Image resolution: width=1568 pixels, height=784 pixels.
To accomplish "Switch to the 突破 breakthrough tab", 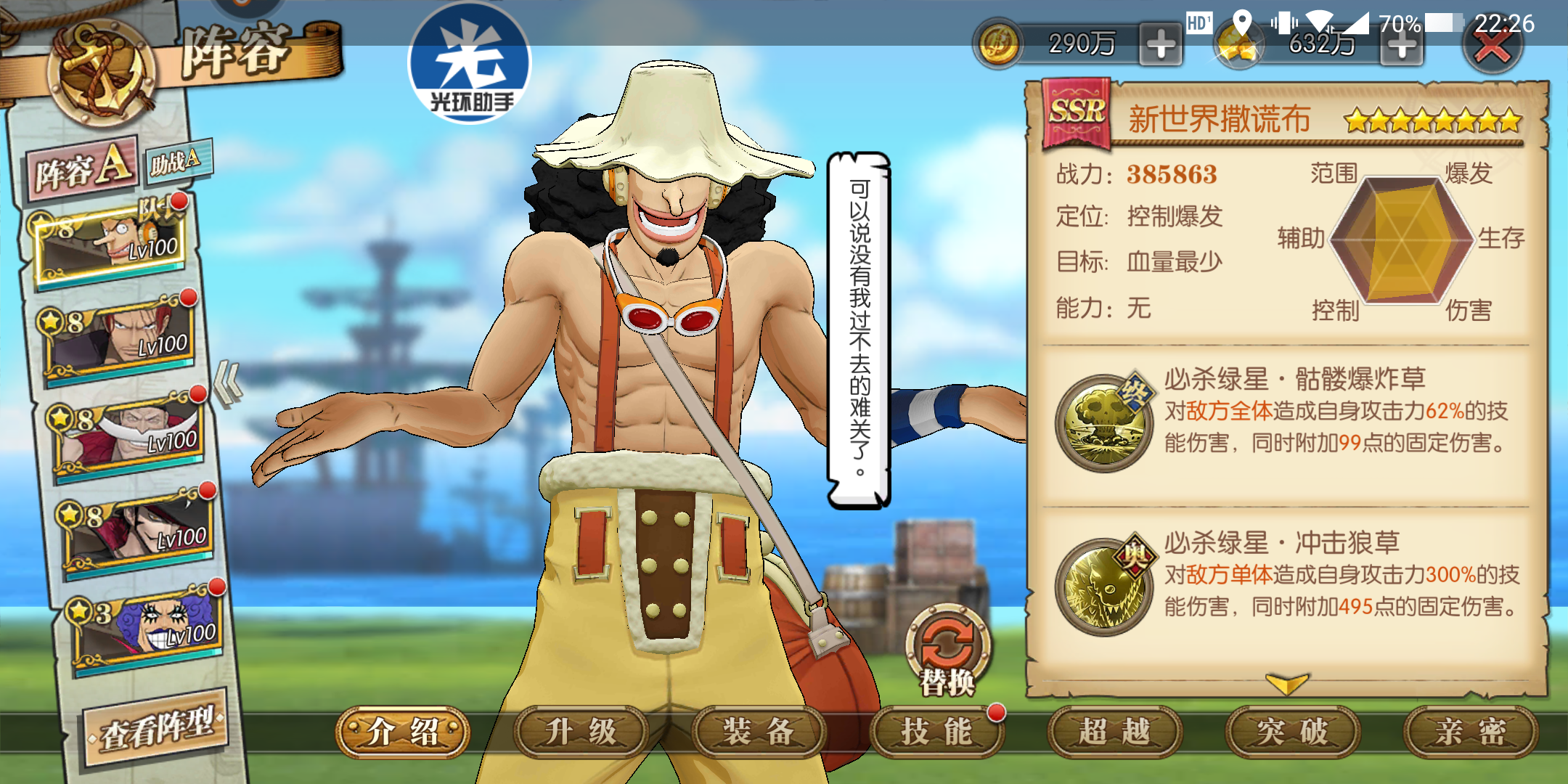I will pos(1292,732).
